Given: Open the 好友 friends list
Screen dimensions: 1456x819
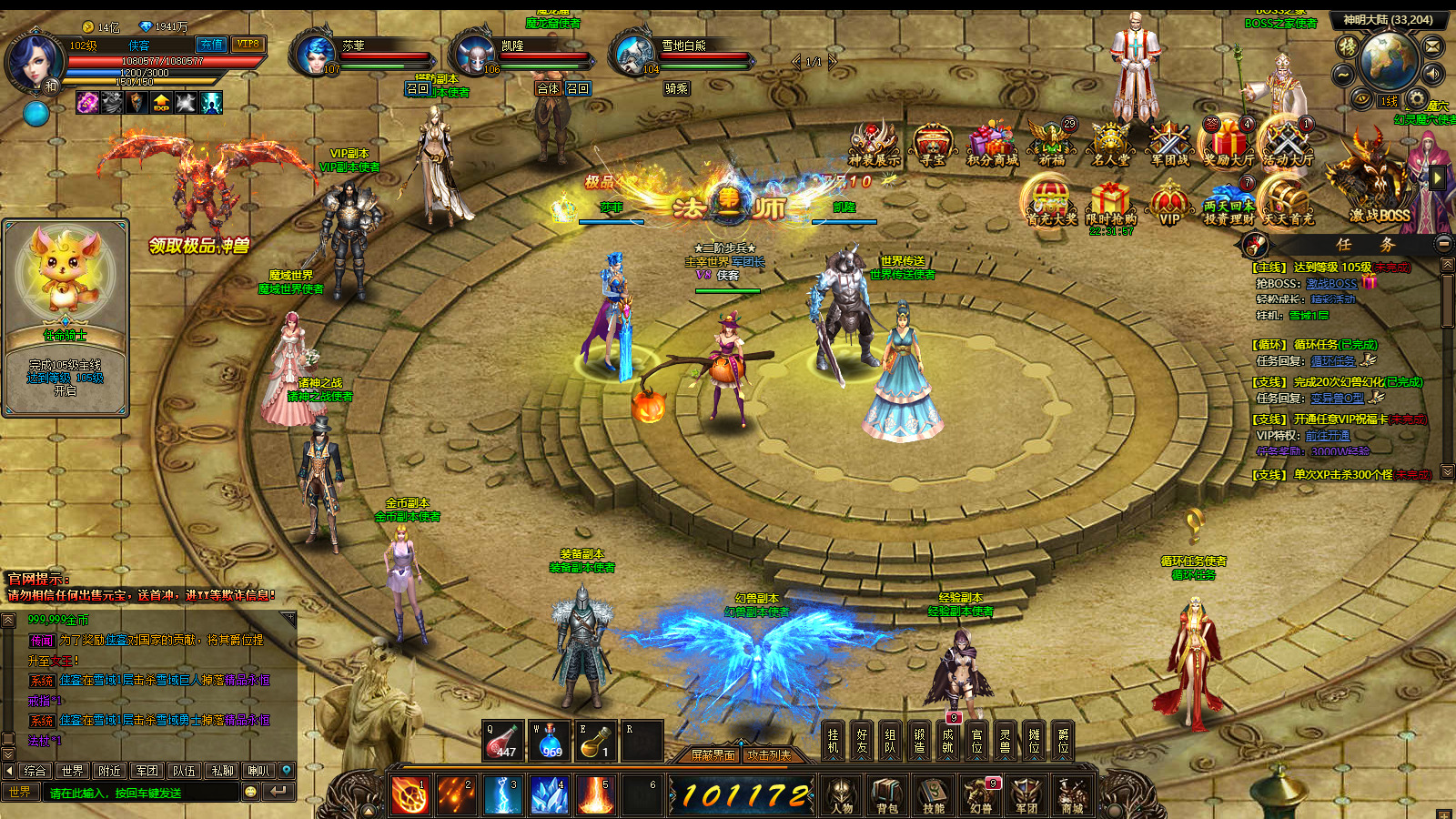Looking at the screenshot, I should coord(862,741).
